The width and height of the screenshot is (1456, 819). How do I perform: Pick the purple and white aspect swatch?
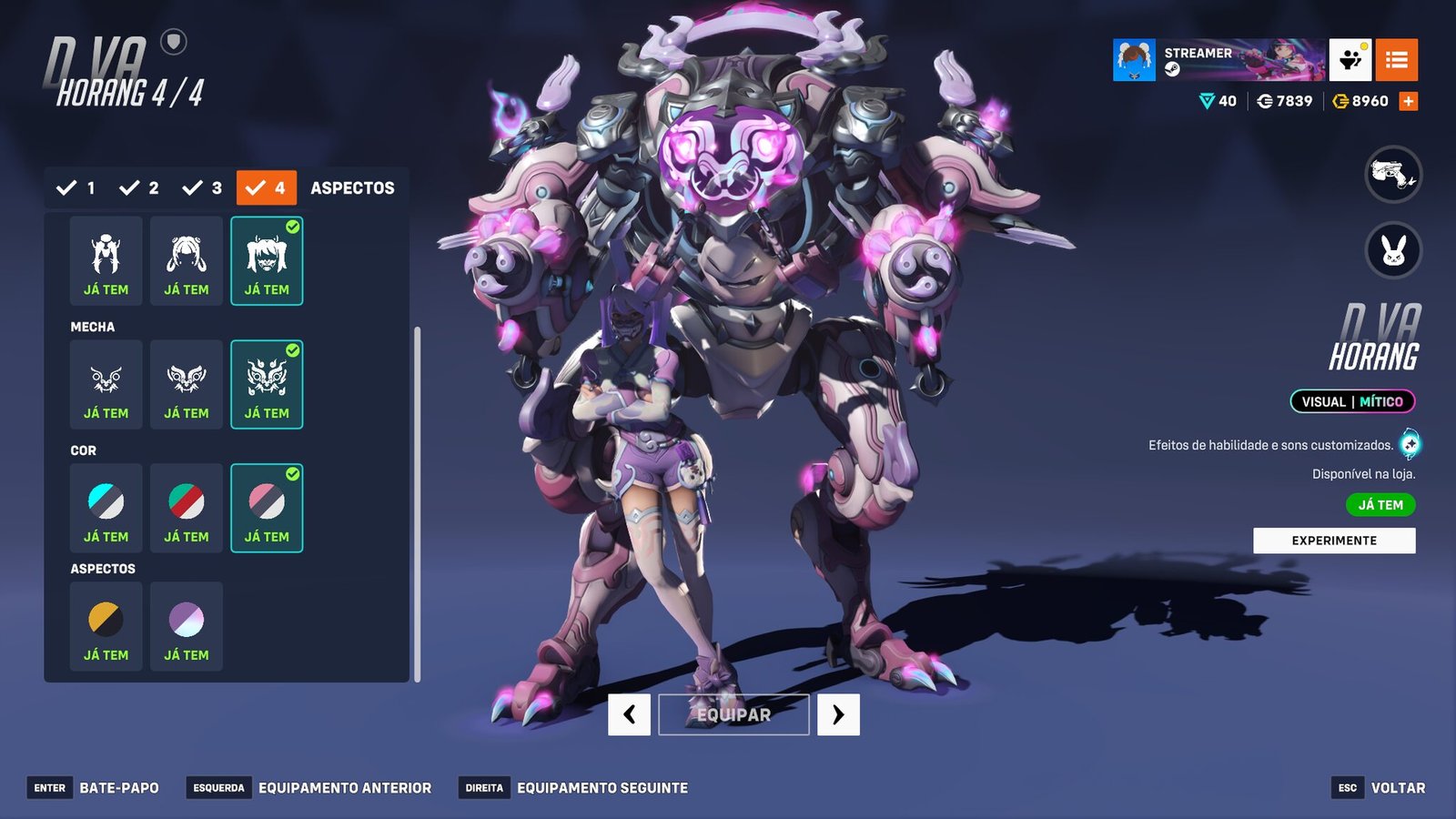coord(187,626)
